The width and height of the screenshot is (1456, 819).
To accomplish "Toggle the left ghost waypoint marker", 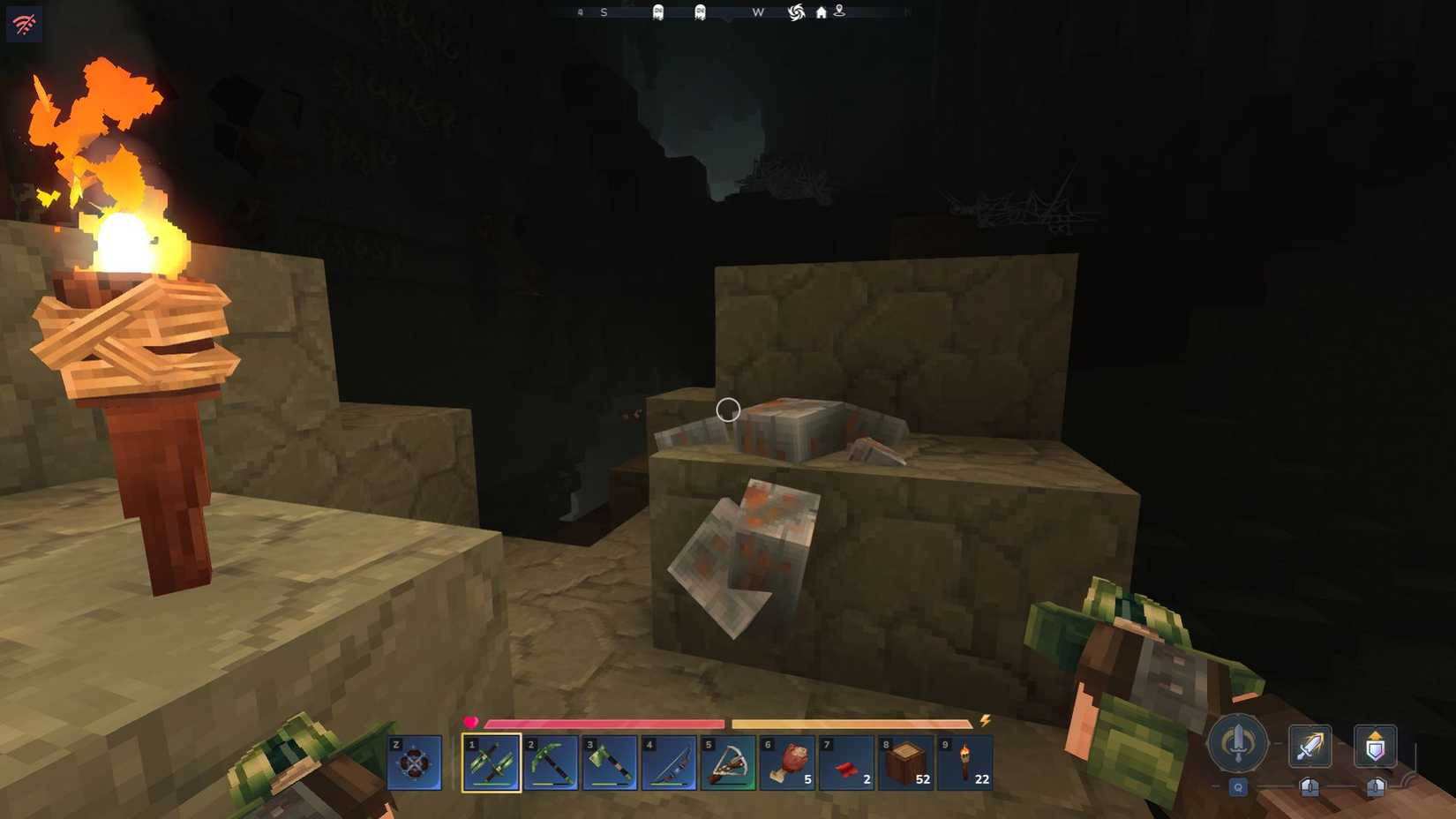I will 658,13.
